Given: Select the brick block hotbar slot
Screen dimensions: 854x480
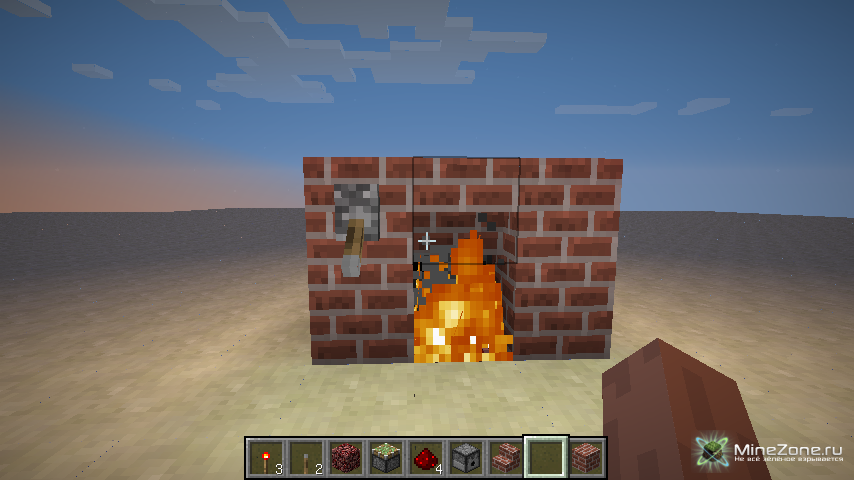Looking at the screenshot, I should tap(586, 457).
